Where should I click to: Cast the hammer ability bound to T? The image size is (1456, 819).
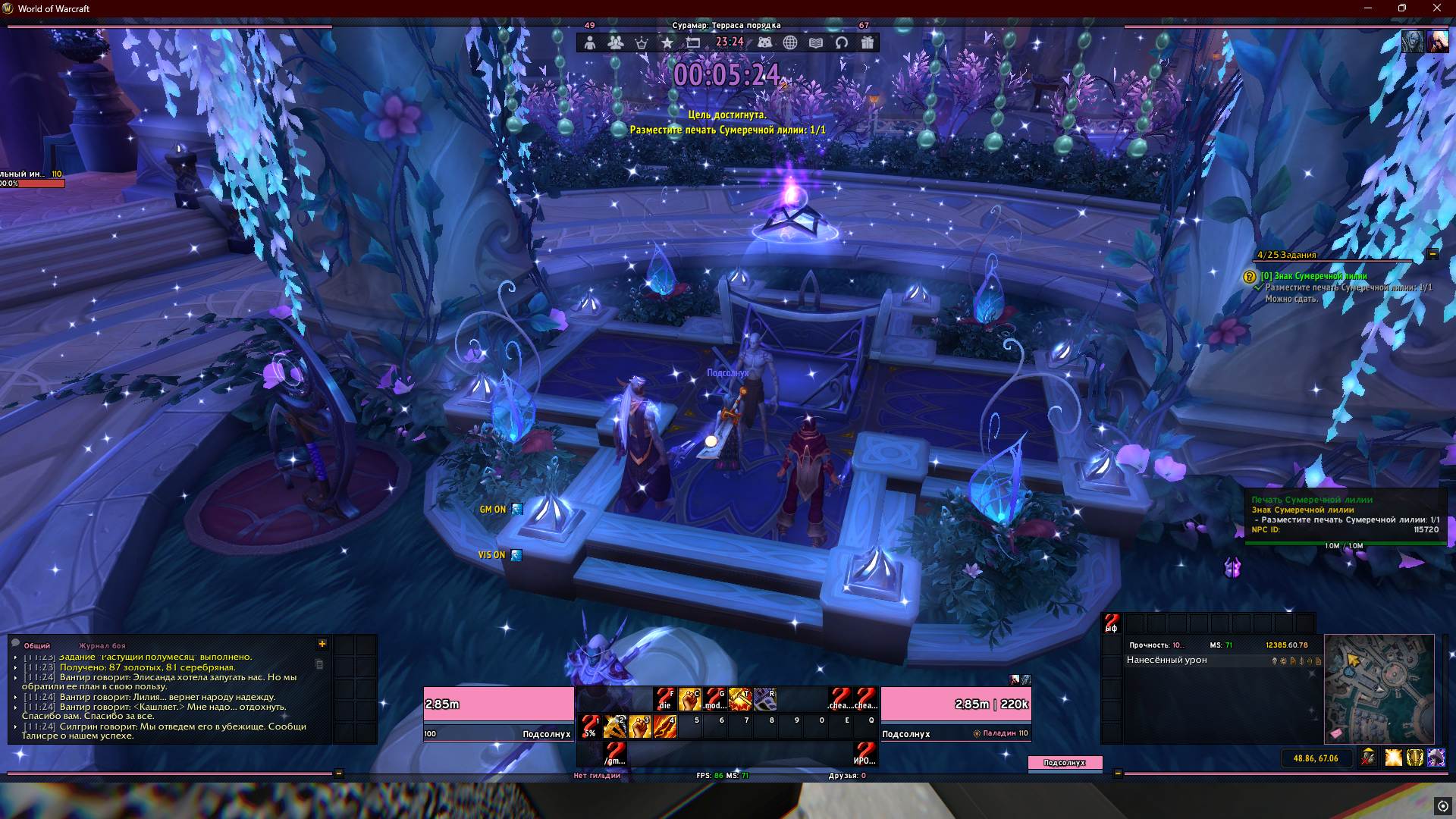tap(739, 698)
